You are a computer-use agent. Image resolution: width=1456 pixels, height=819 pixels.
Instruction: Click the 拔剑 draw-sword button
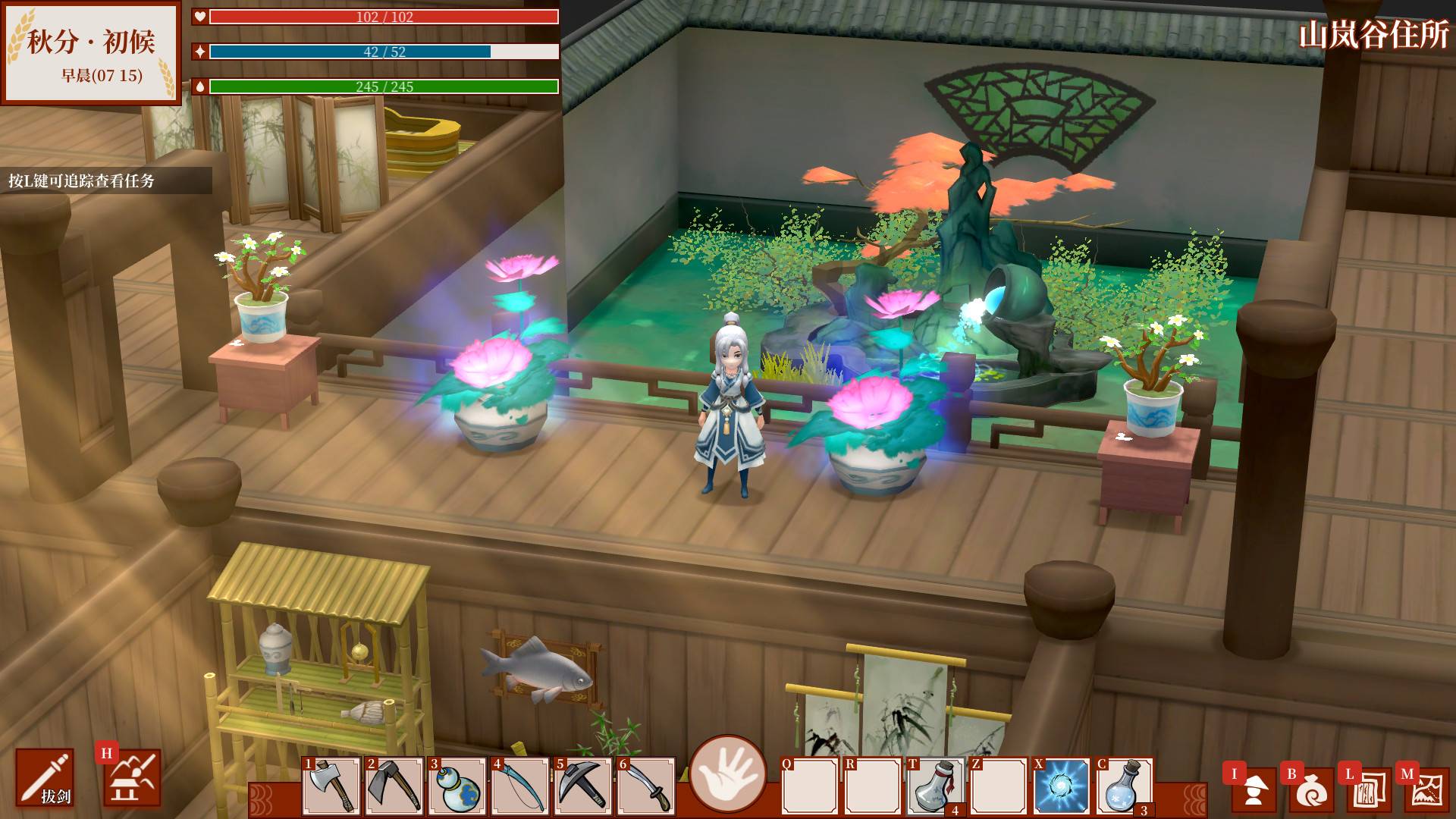point(45,777)
